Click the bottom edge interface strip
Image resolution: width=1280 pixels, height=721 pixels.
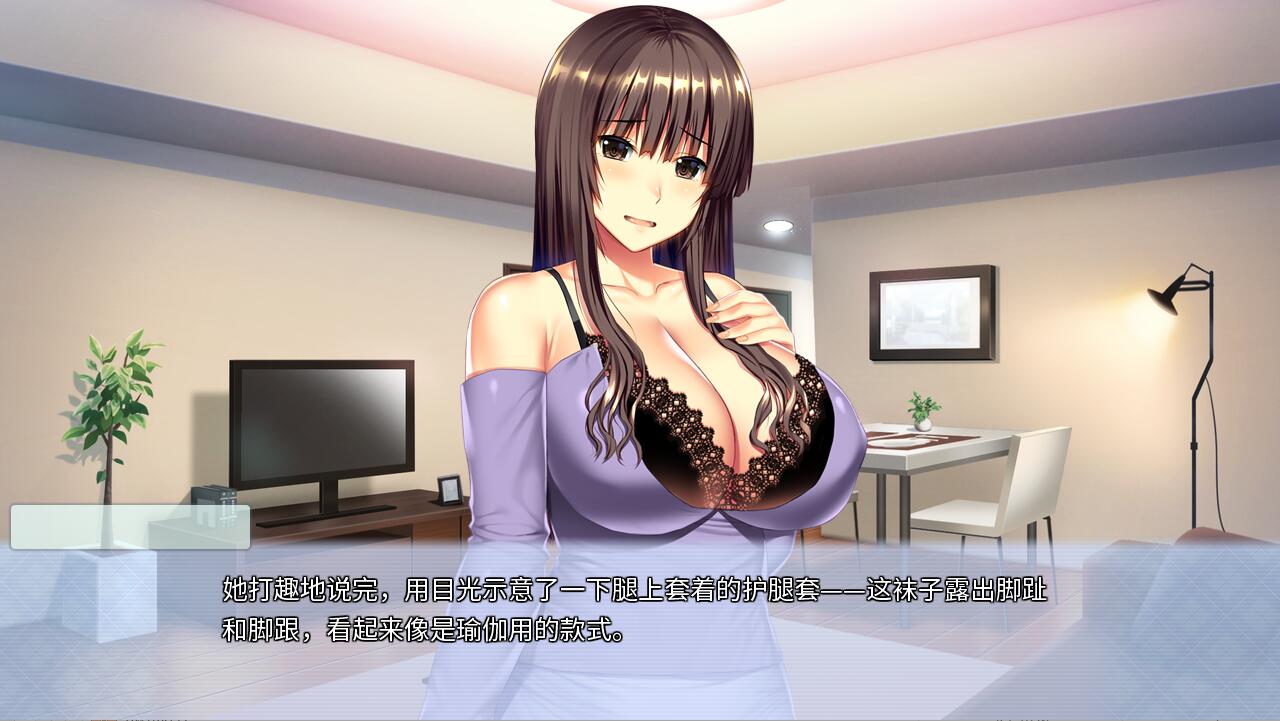(x=640, y=718)
